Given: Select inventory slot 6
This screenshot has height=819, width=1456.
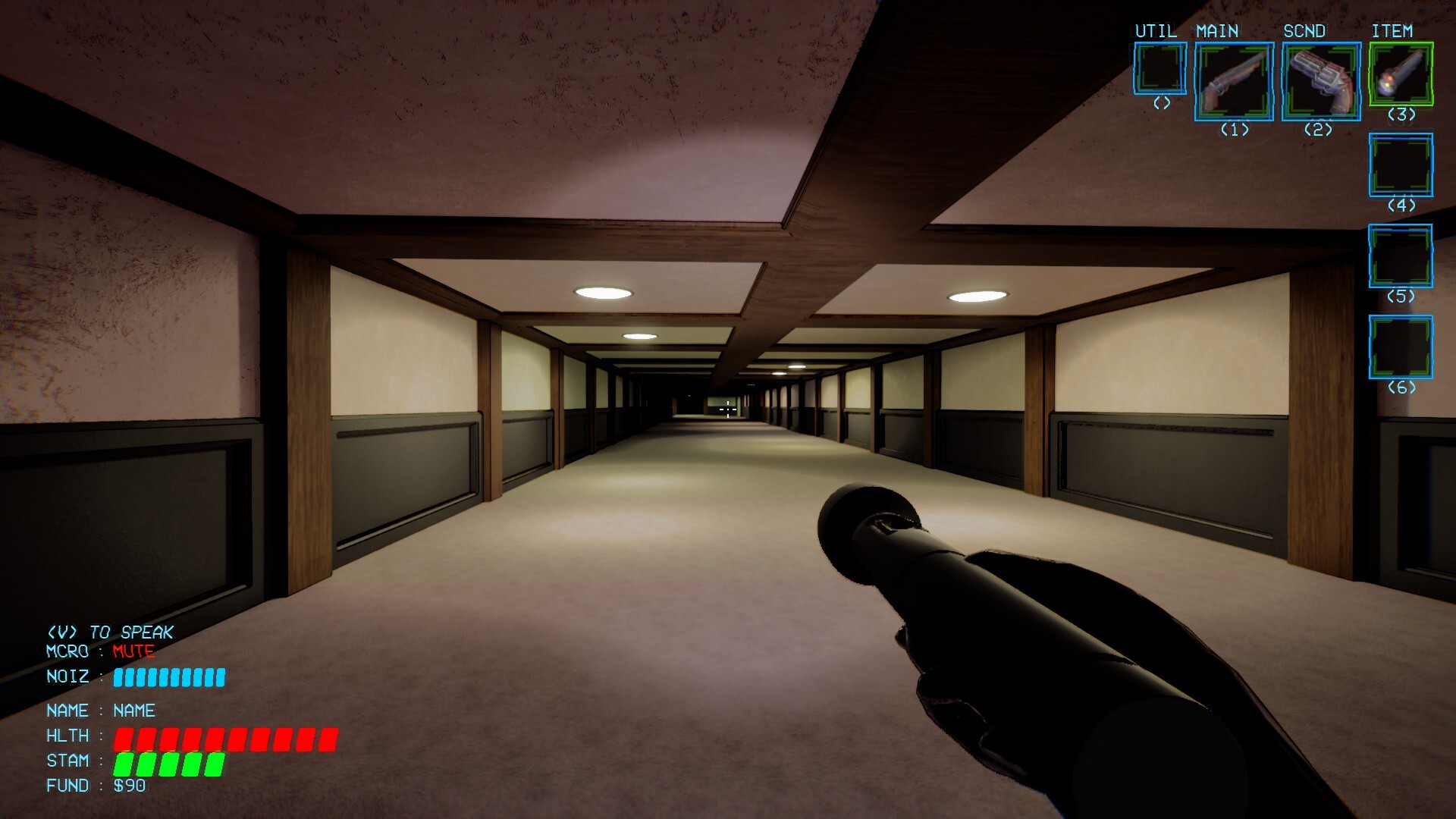Looking at the screenshot, I should [x=1401, y=347].
